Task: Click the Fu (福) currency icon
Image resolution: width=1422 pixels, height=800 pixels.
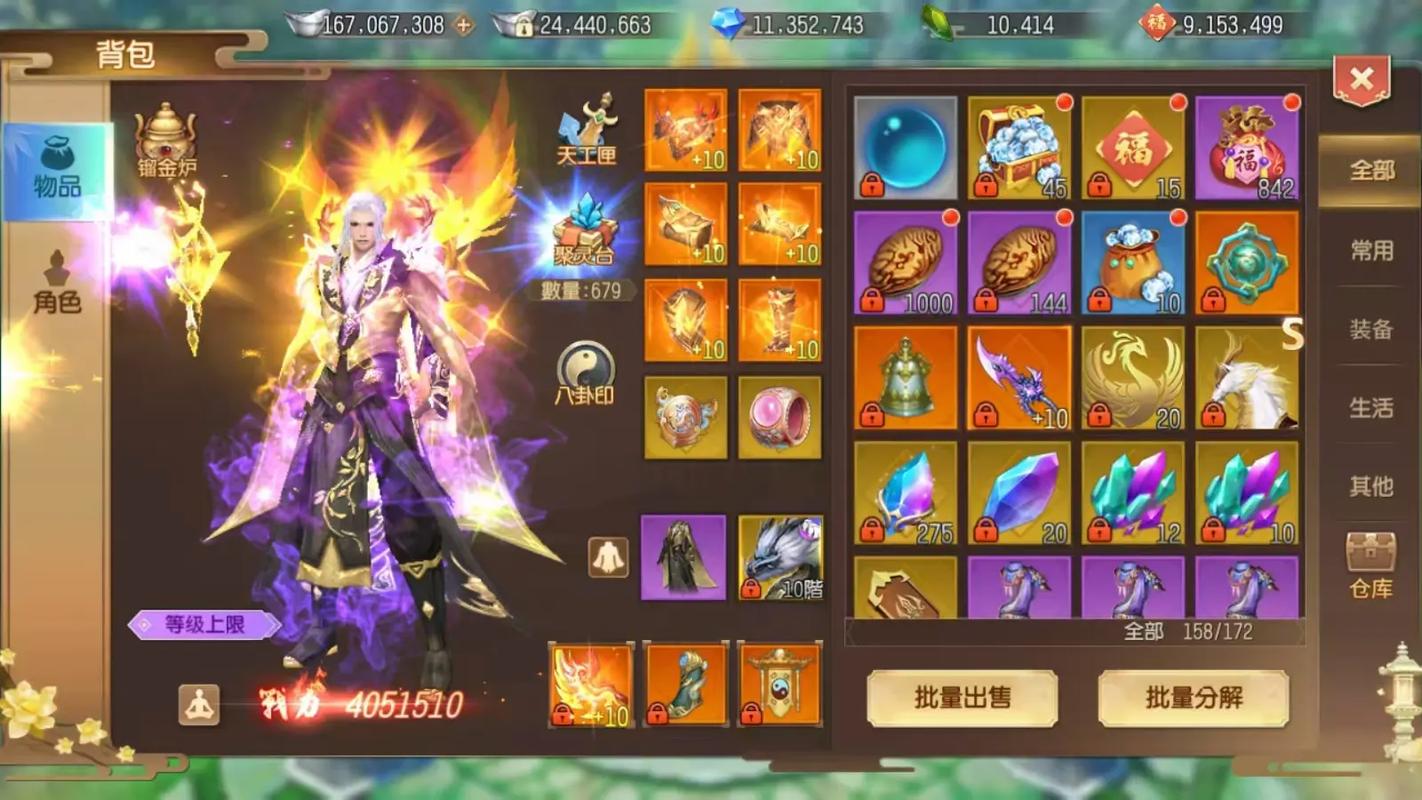Action: tap(1156, 25)
